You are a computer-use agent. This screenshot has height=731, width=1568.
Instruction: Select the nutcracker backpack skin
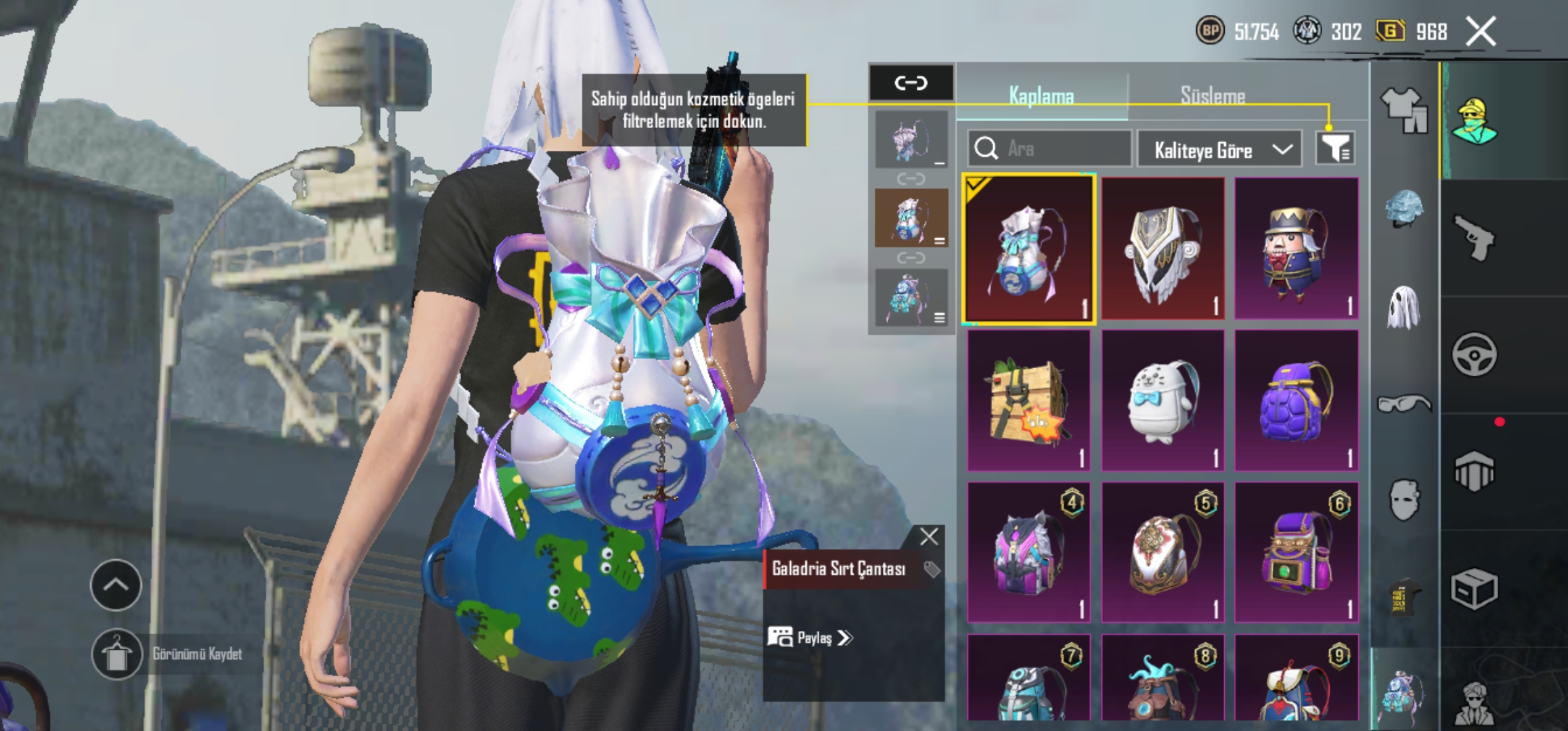click(x=1296, y=248)
